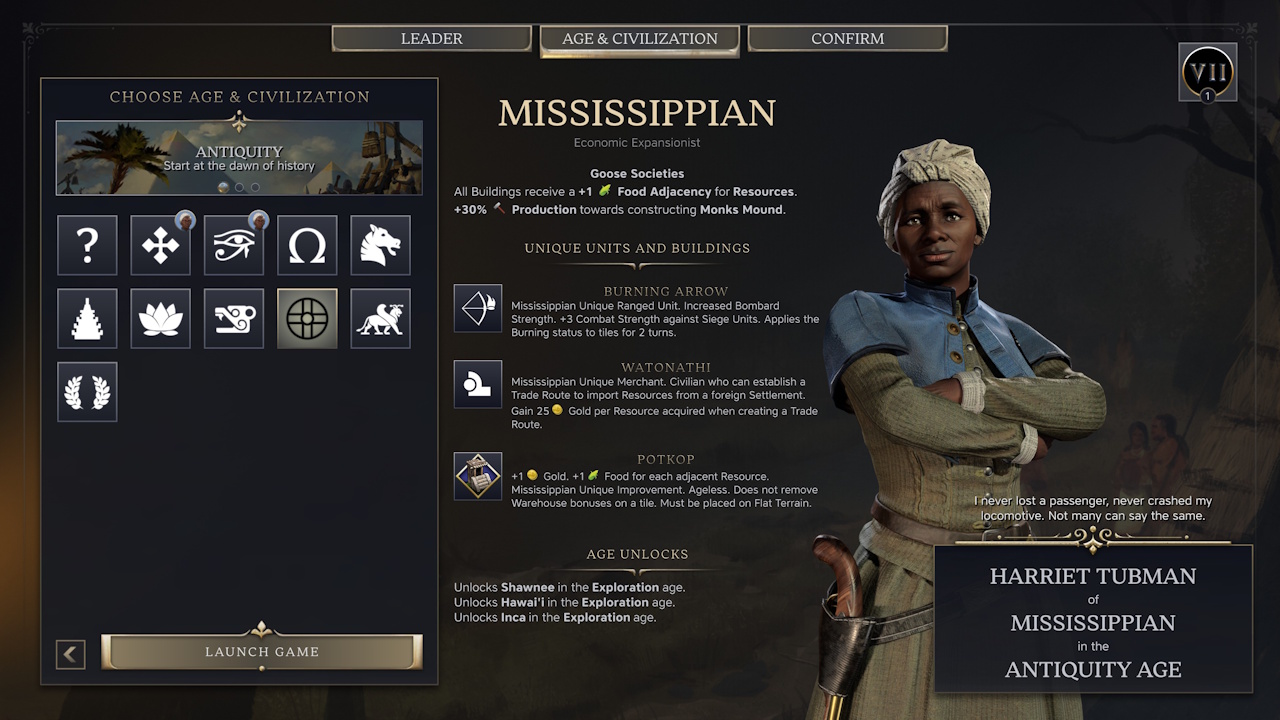Select the Khmer temple civilization icon
The image size is (1280, 720).
[87, 318]
